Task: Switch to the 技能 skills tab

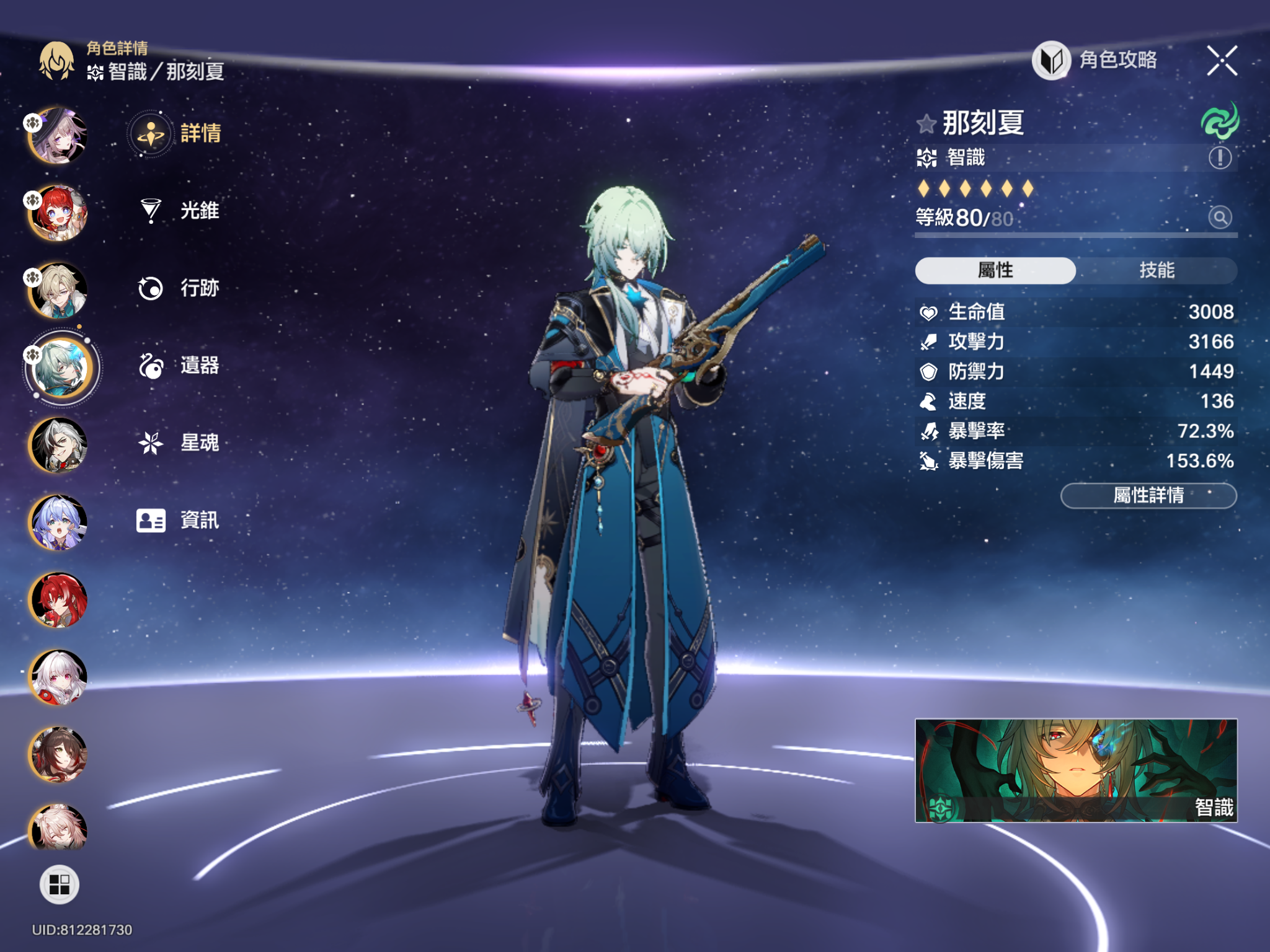Action: 1157,271
